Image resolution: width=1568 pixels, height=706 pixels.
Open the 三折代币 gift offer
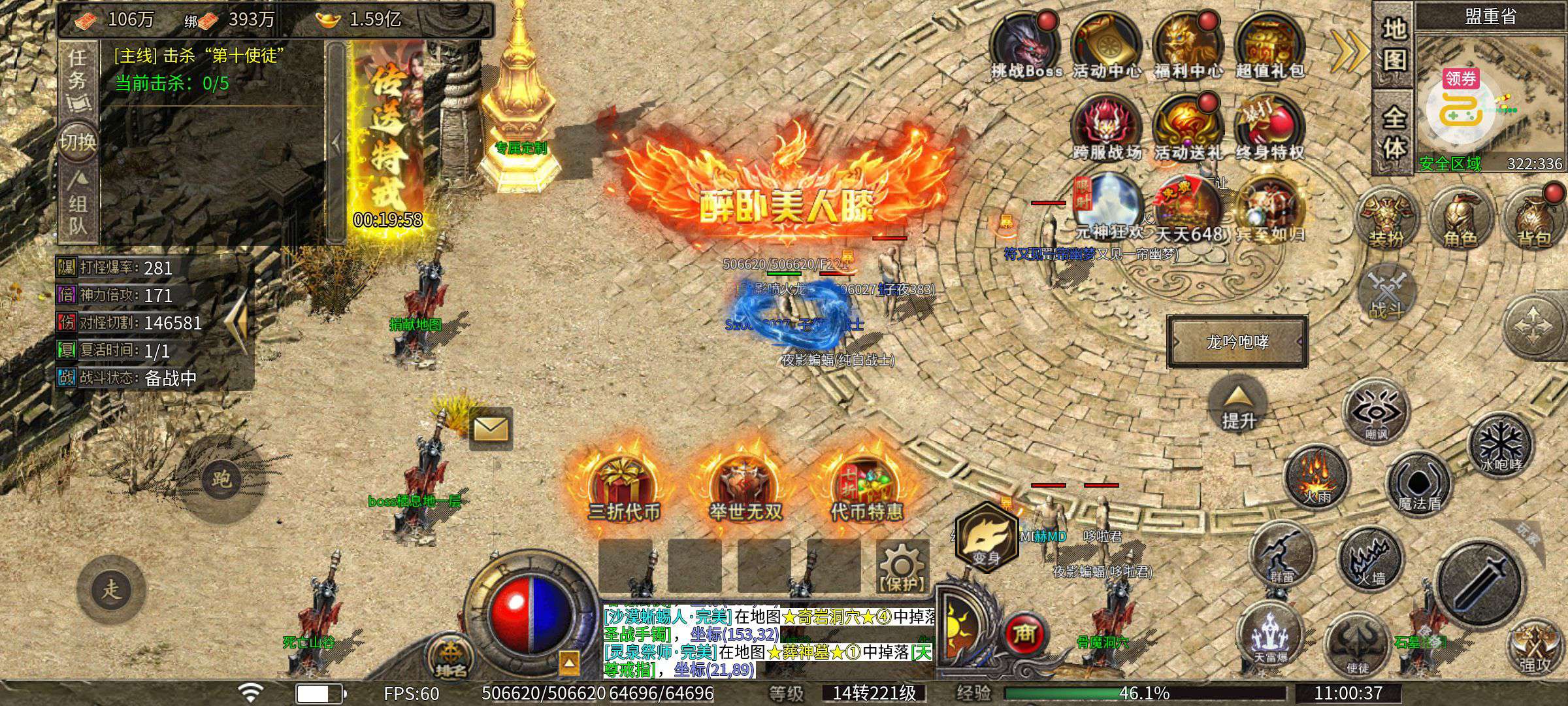[623, 490]
